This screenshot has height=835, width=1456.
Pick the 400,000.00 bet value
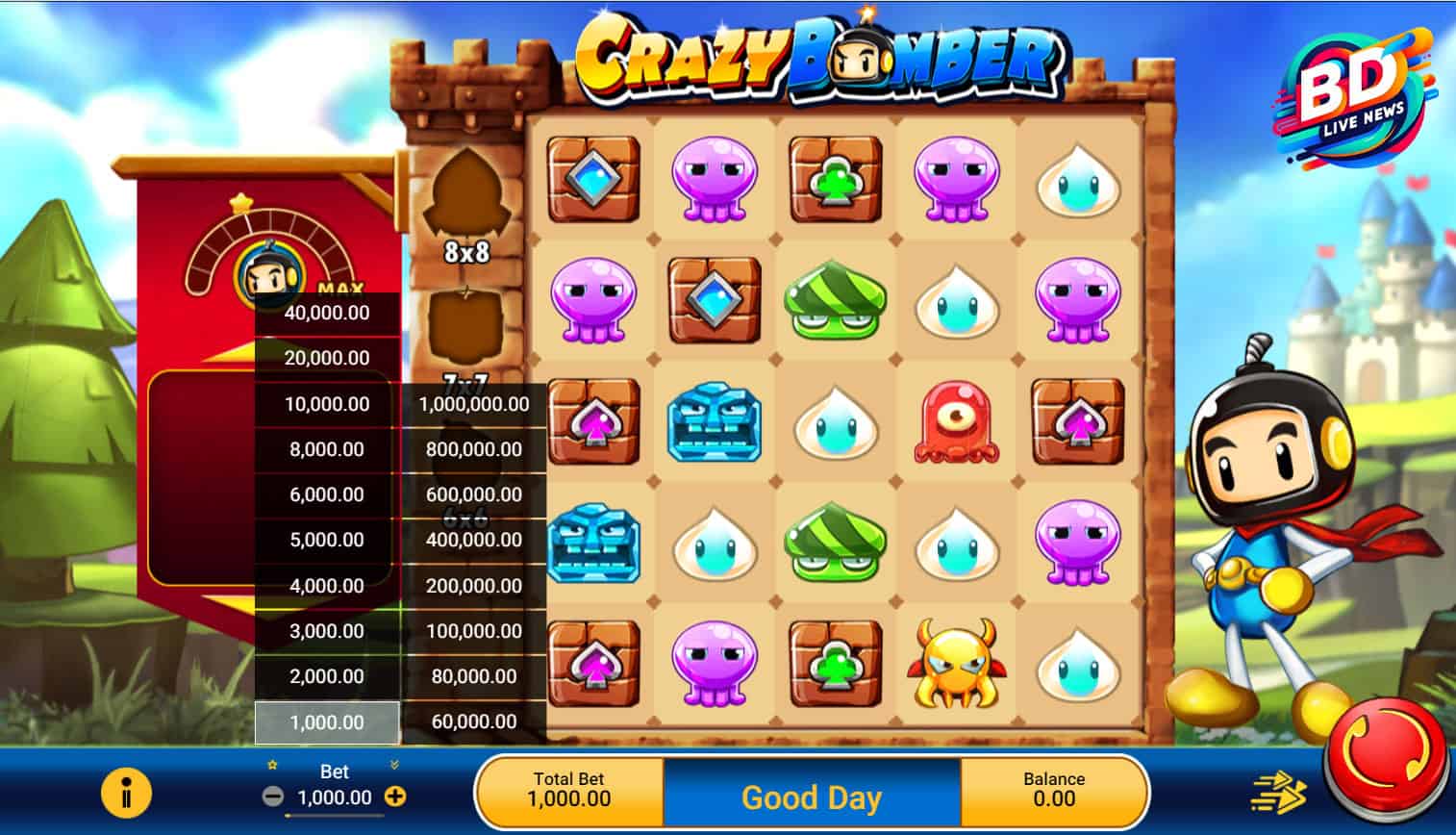(473, 540)
